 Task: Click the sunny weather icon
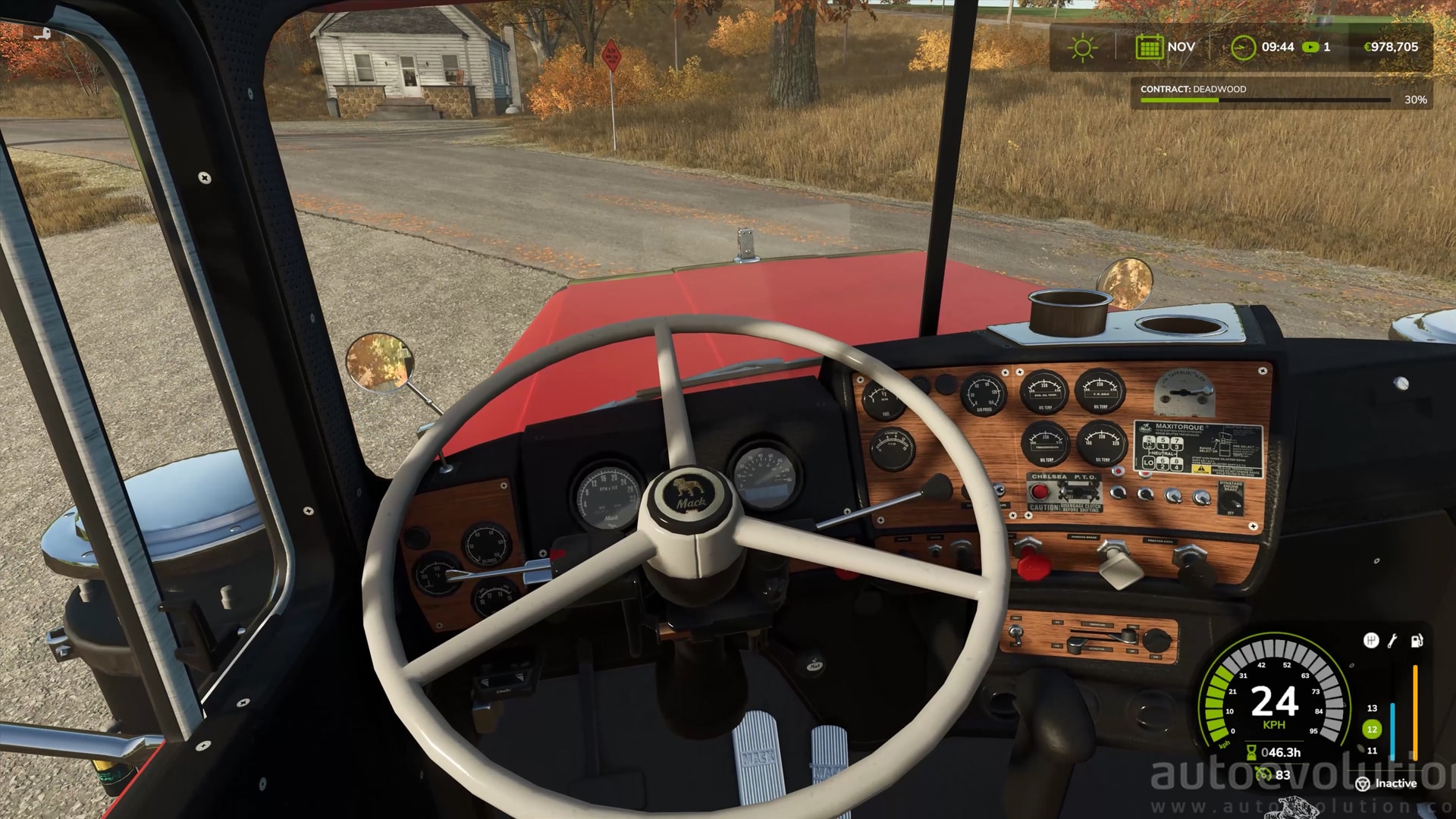point(1082,48)
